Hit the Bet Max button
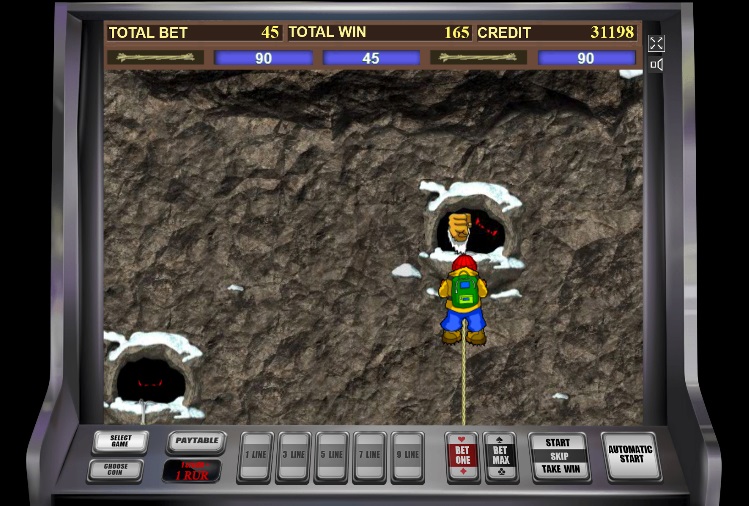This screenshot has height=506, width=749. (x=500, y=456)
